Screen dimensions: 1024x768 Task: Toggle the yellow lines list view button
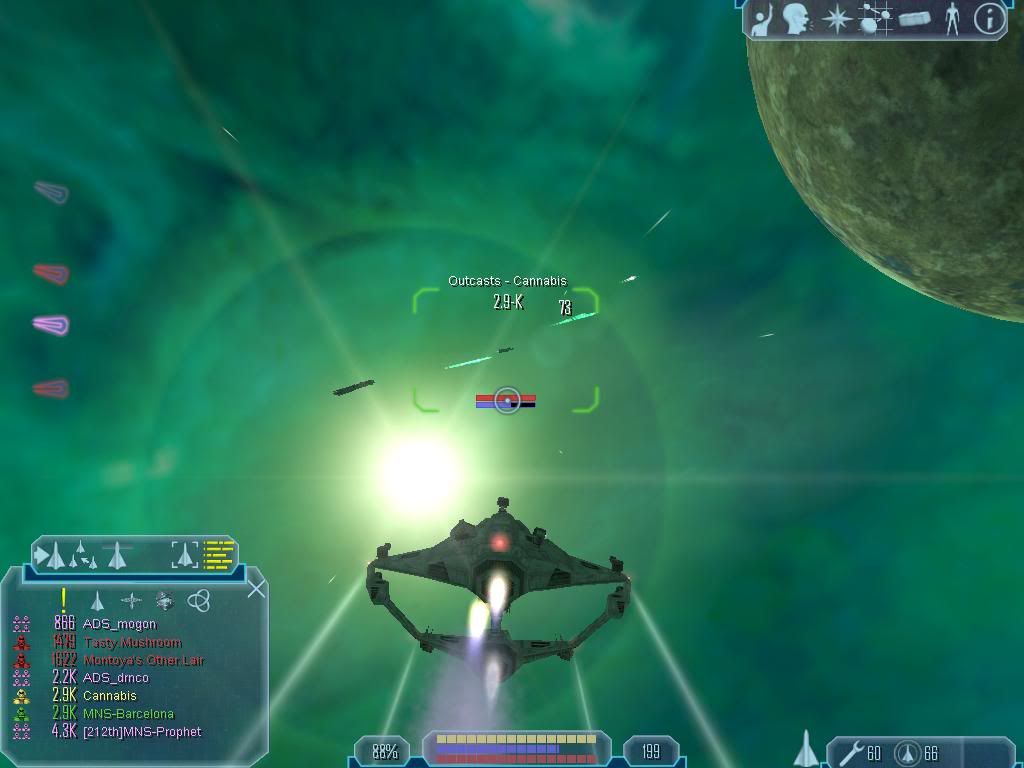(x=219, y=553)
